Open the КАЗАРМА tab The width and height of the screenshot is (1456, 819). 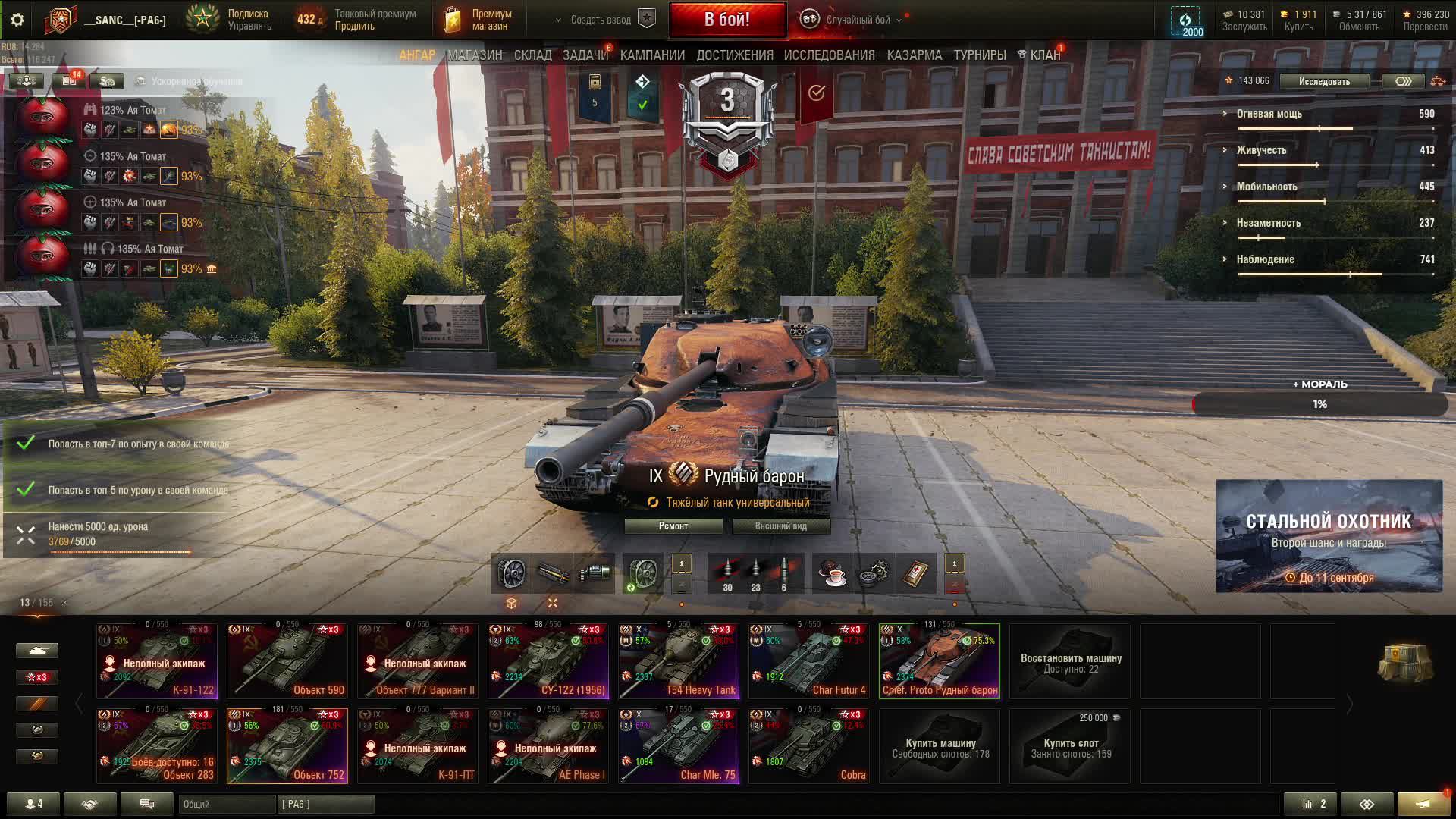pos(914,55)
